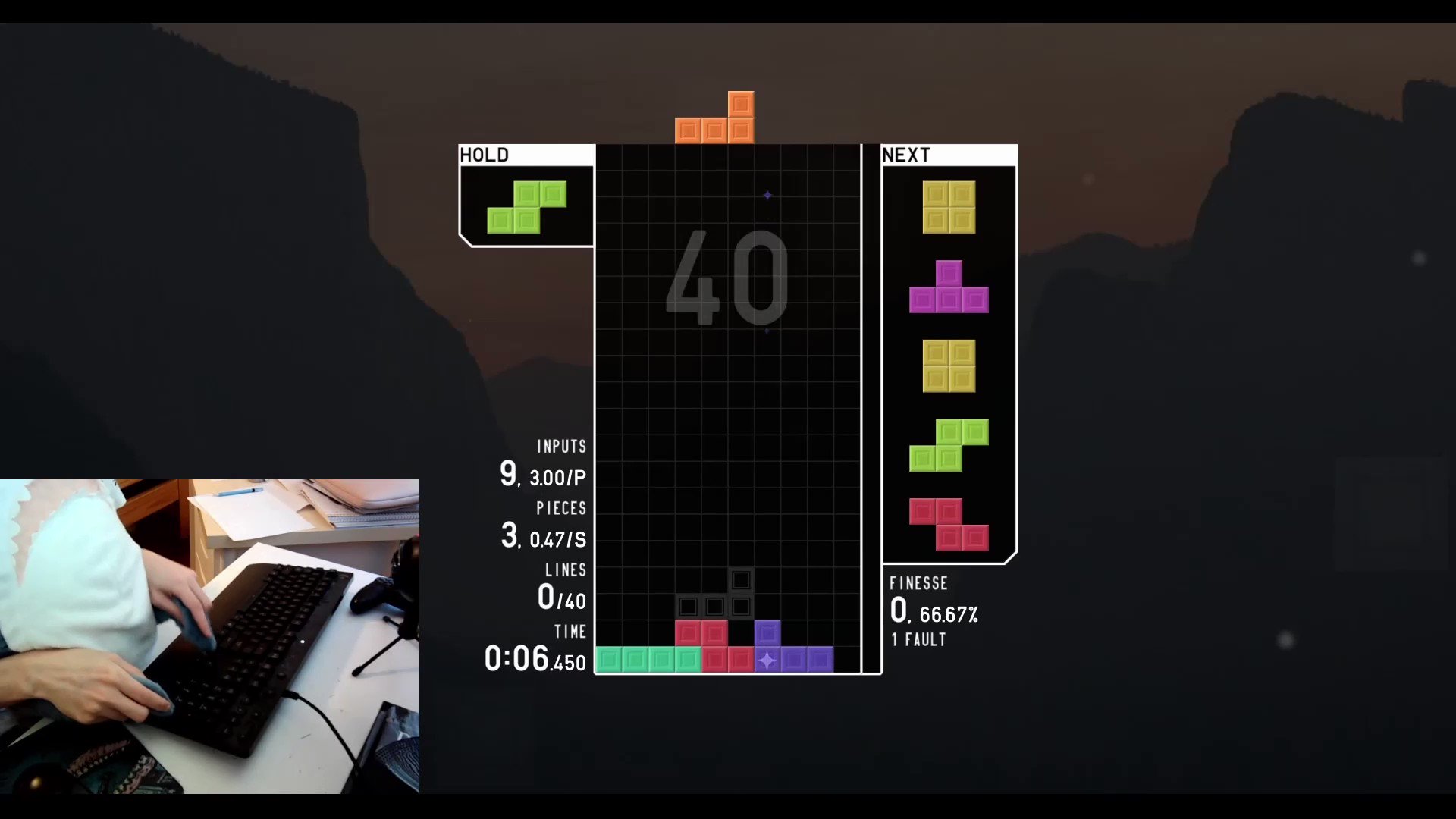Select the red Z piece at bottom of NEXT
The width and height of the screenshot is (1456, 819).
[947, 525]
